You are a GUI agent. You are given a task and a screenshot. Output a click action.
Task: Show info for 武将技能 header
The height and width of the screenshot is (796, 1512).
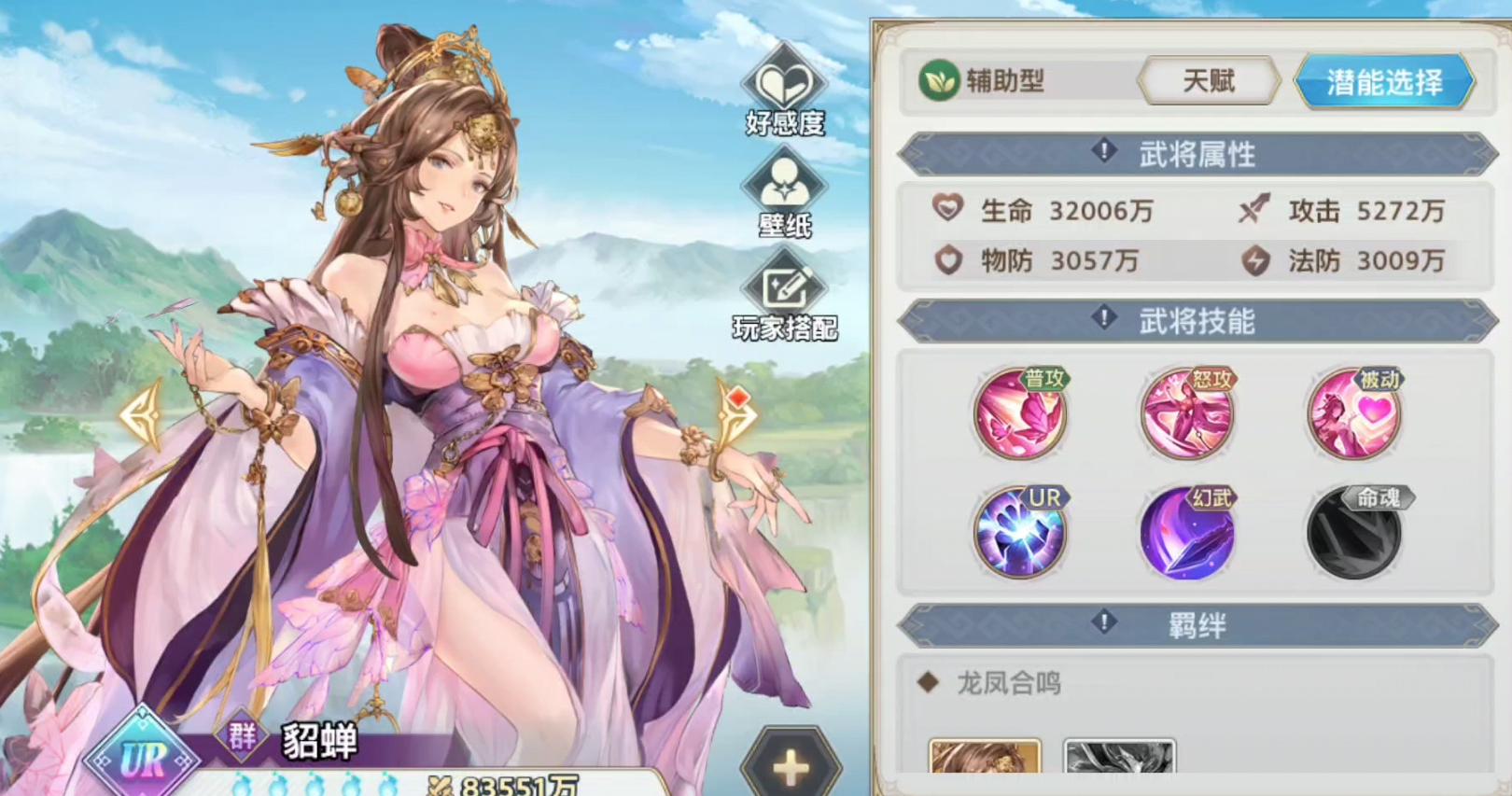click(1104, 318)
